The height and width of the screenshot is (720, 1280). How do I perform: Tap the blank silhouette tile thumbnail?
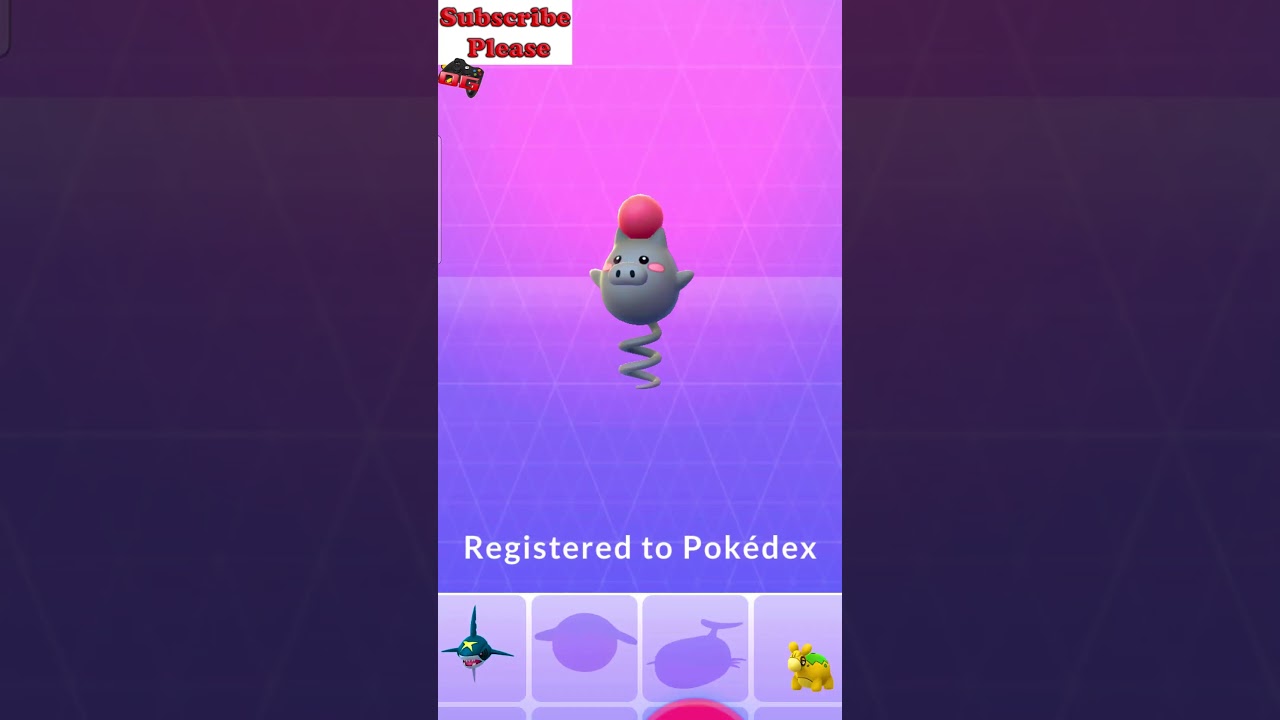coord(584,649)
